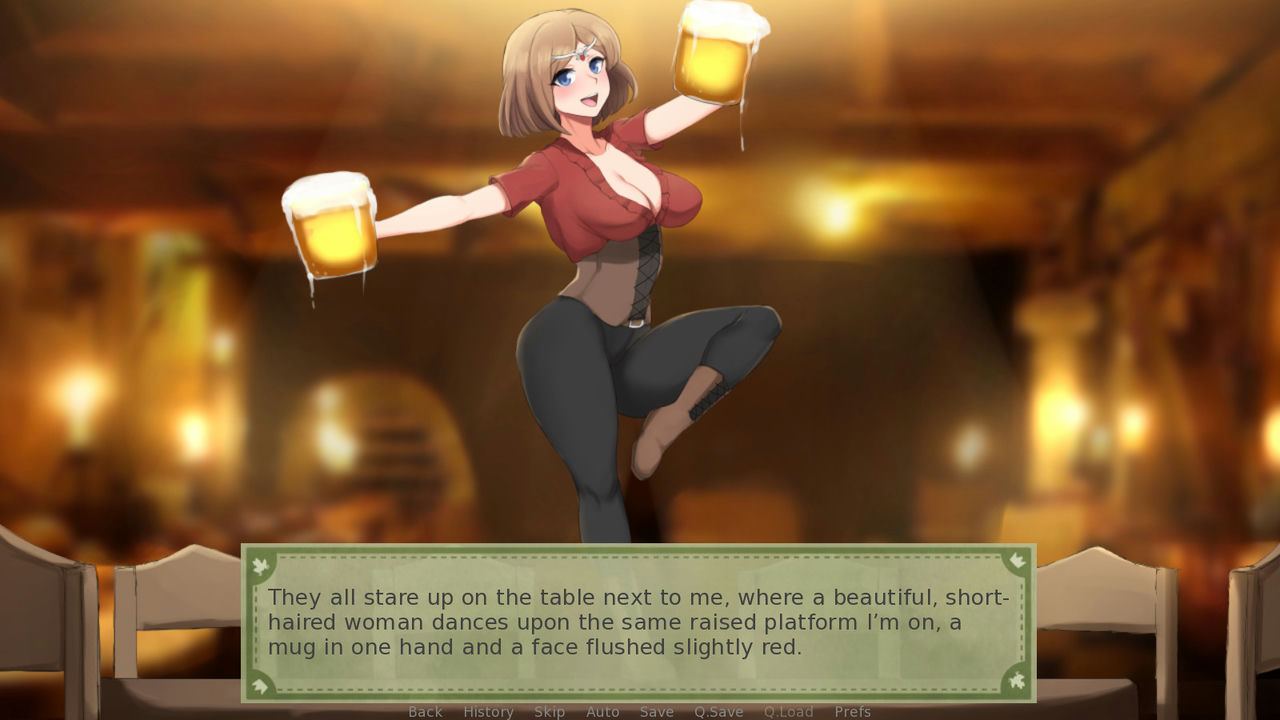
Task: Click the leaf ornament in dialogue box top-right corner
Action: tap(1020, 562)
